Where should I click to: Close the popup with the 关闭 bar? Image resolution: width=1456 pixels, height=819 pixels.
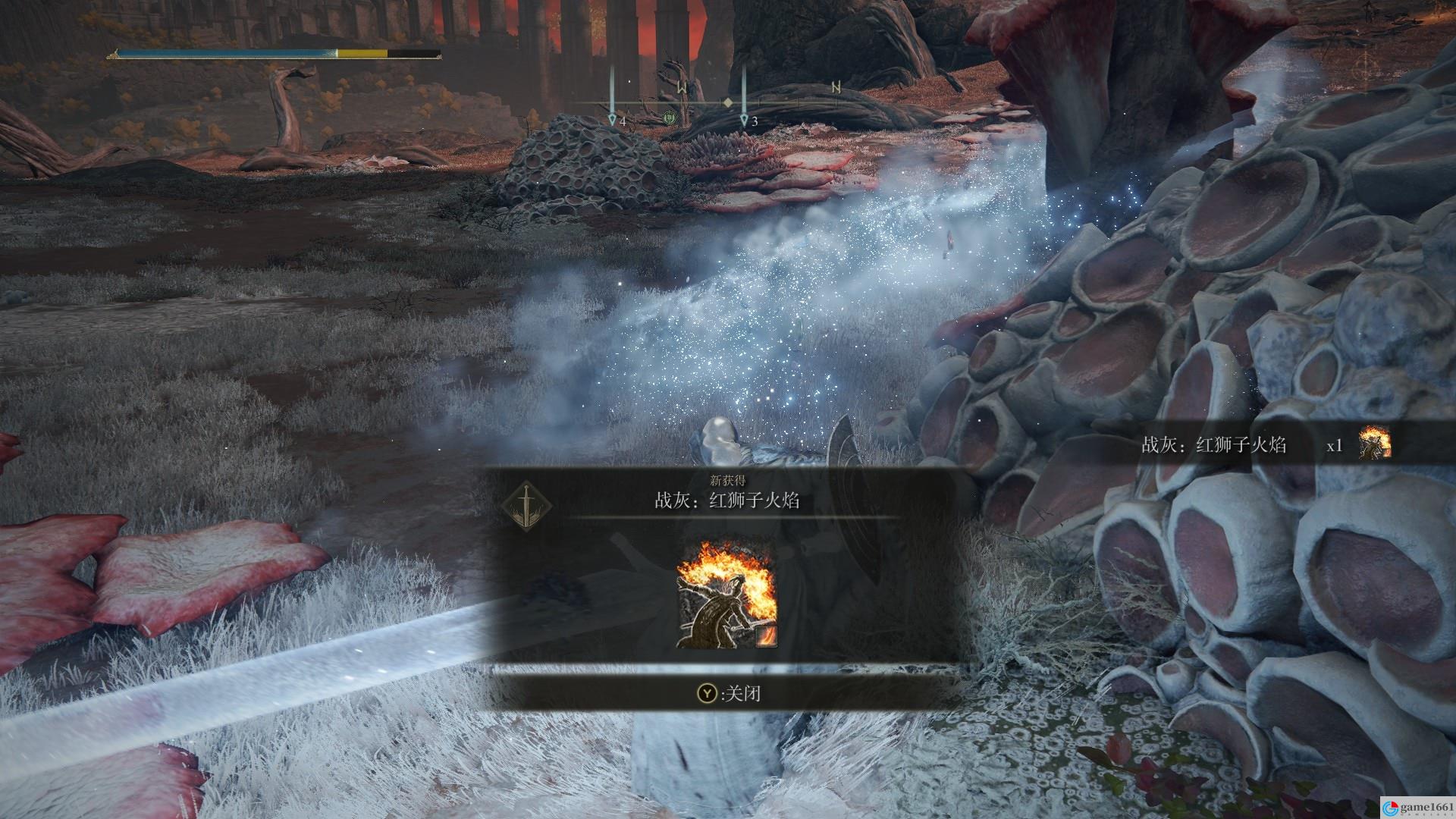pyautogui.click(x=730, y=693)
